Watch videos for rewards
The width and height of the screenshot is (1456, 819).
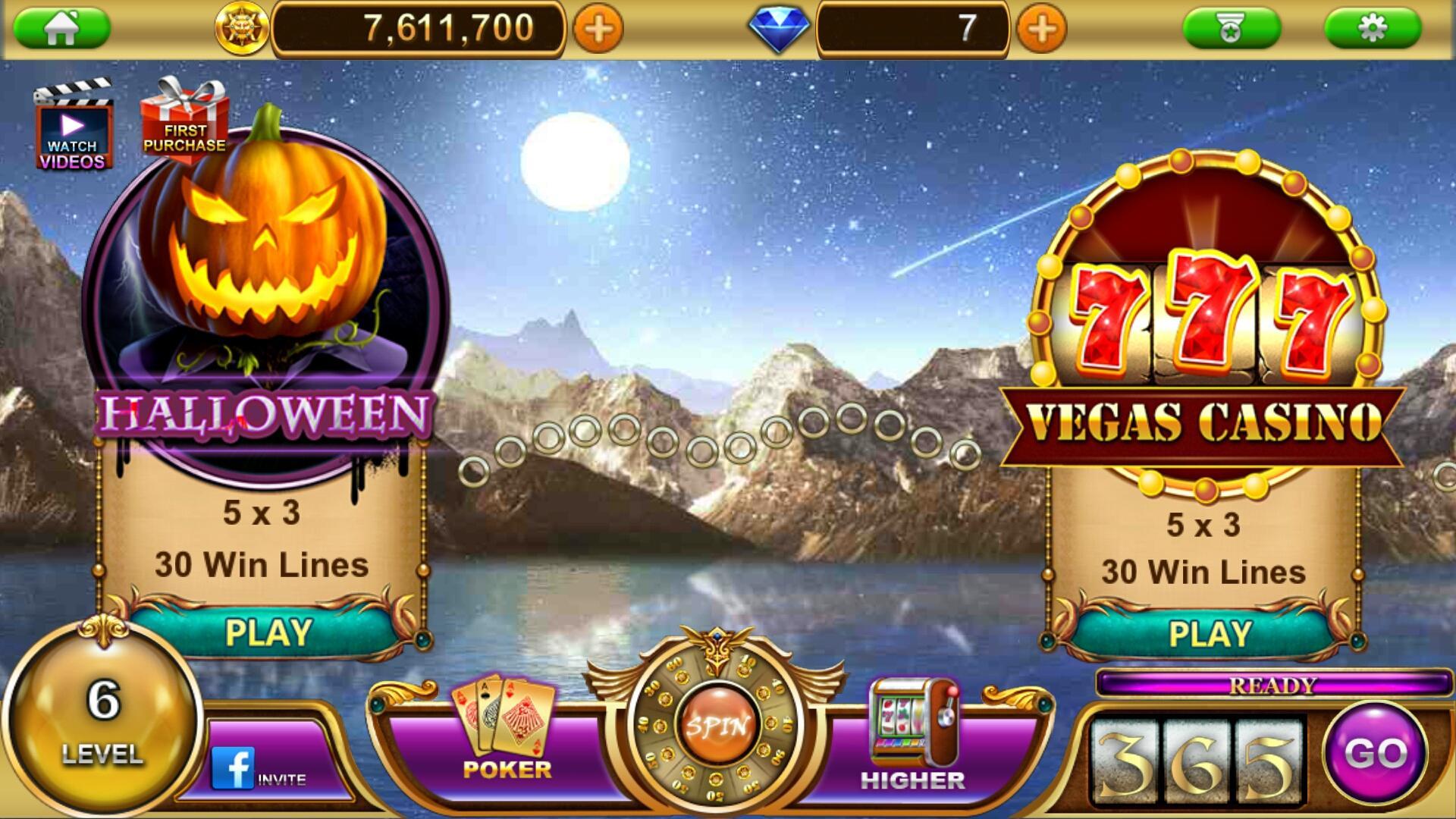tap(73, 129)
